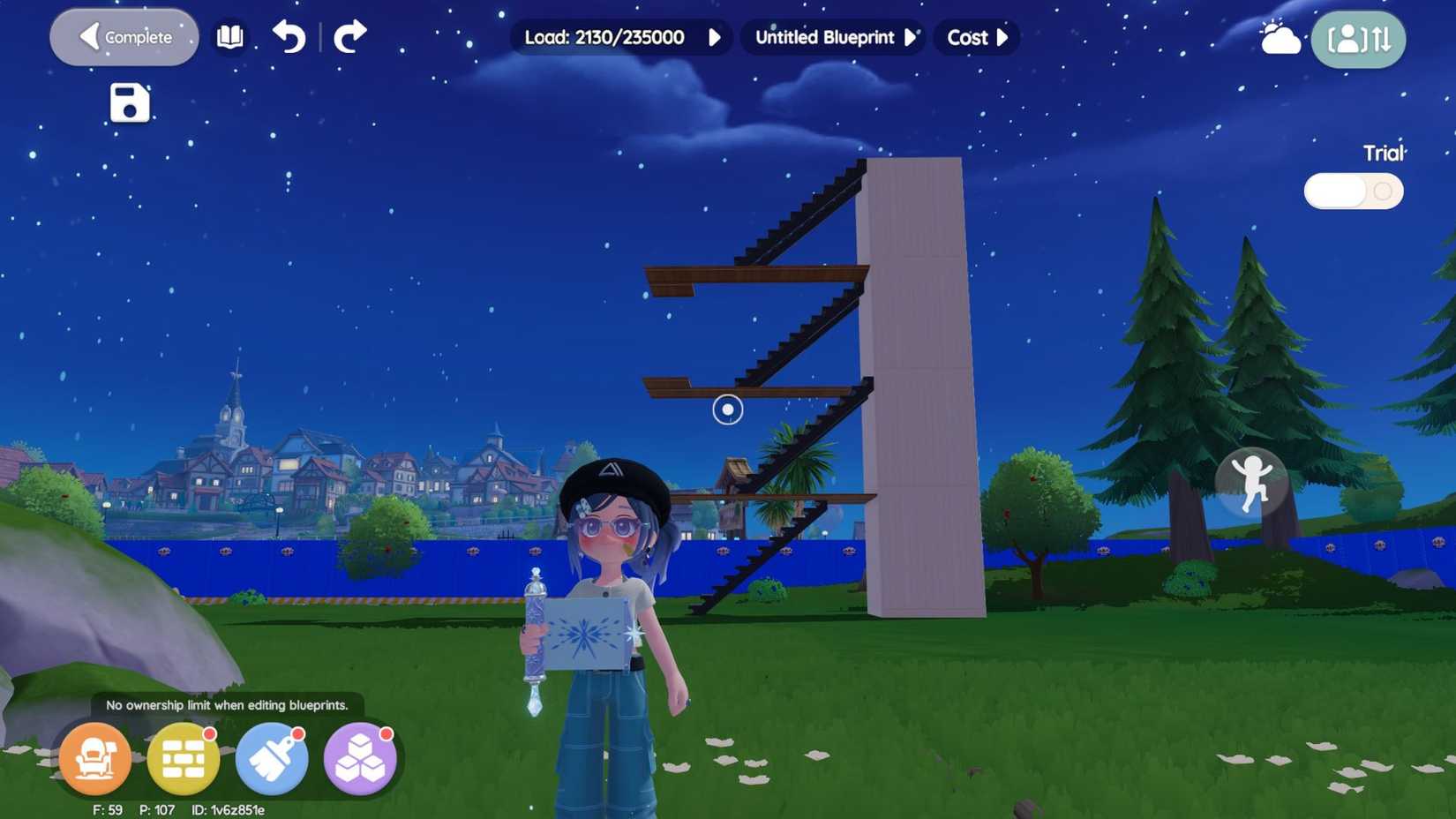The image size is (1456, 819).
Task: Open the character height adjustment panel
Action: click(1358, 39)
